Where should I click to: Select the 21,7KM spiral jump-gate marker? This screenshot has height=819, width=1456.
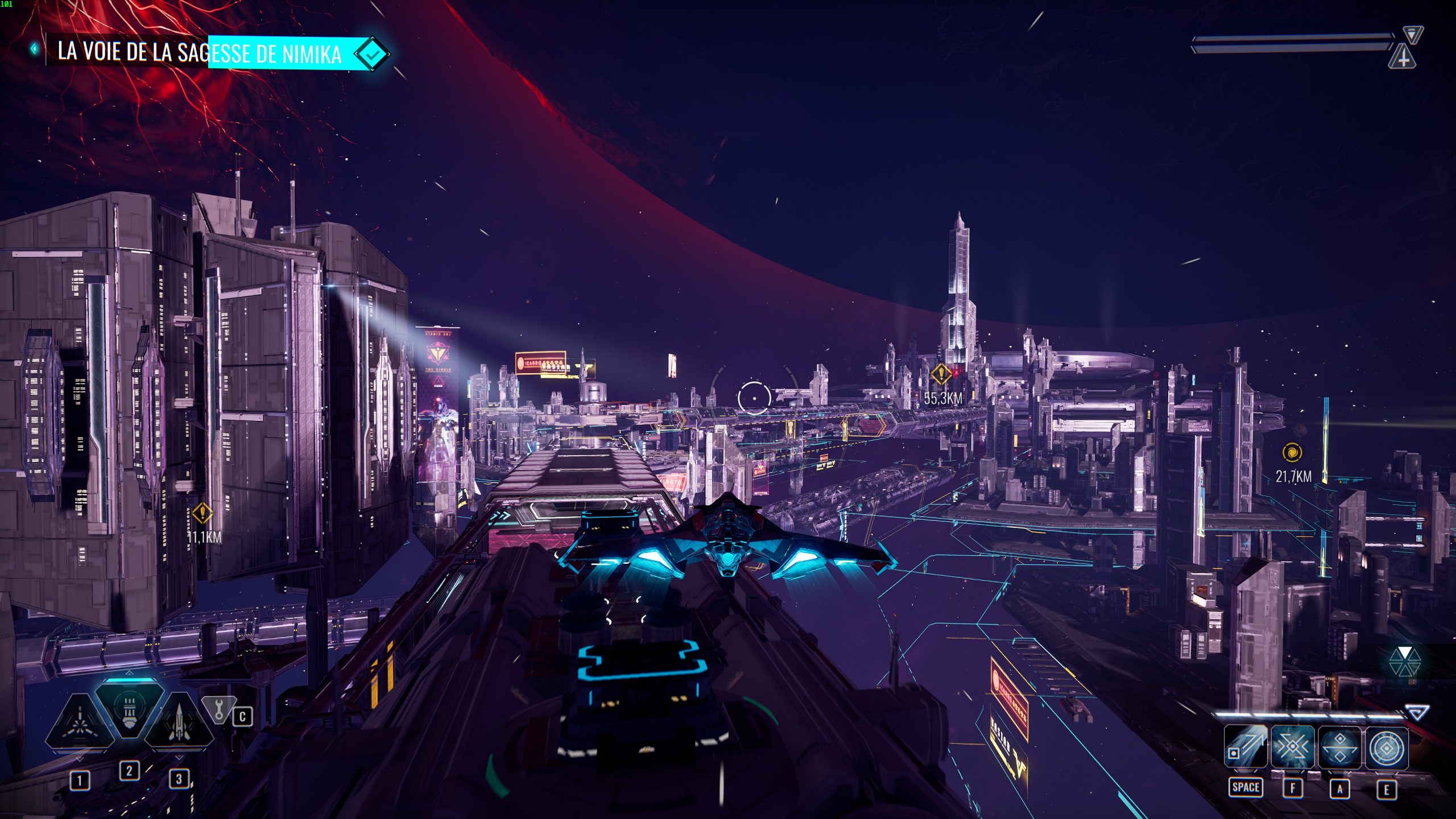(1292, 453)
